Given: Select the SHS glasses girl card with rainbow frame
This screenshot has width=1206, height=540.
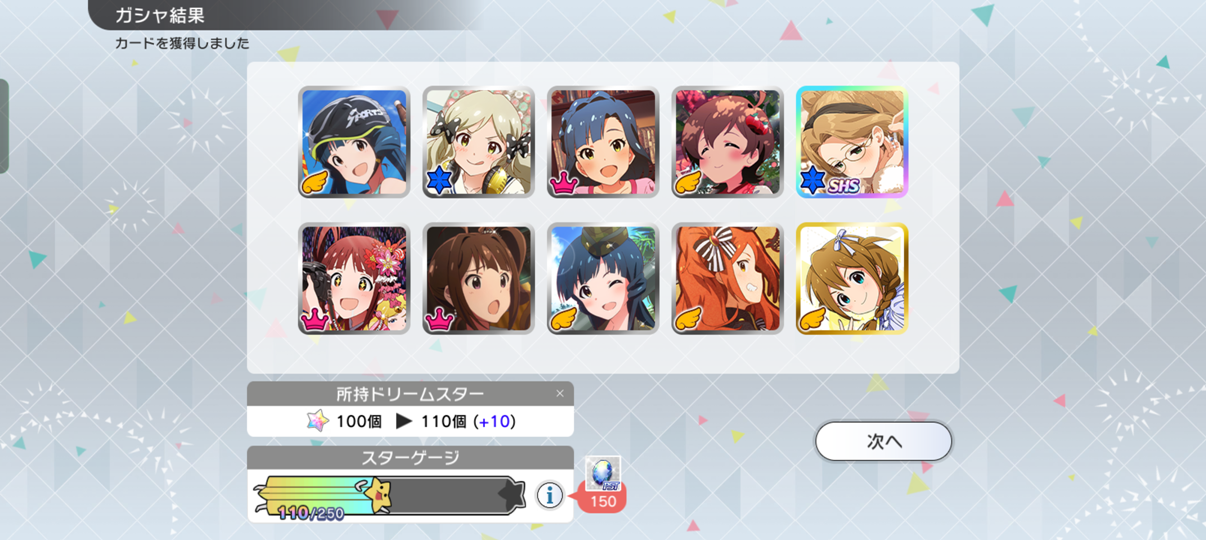Looking at the screenshot, I should click(851, 141).
